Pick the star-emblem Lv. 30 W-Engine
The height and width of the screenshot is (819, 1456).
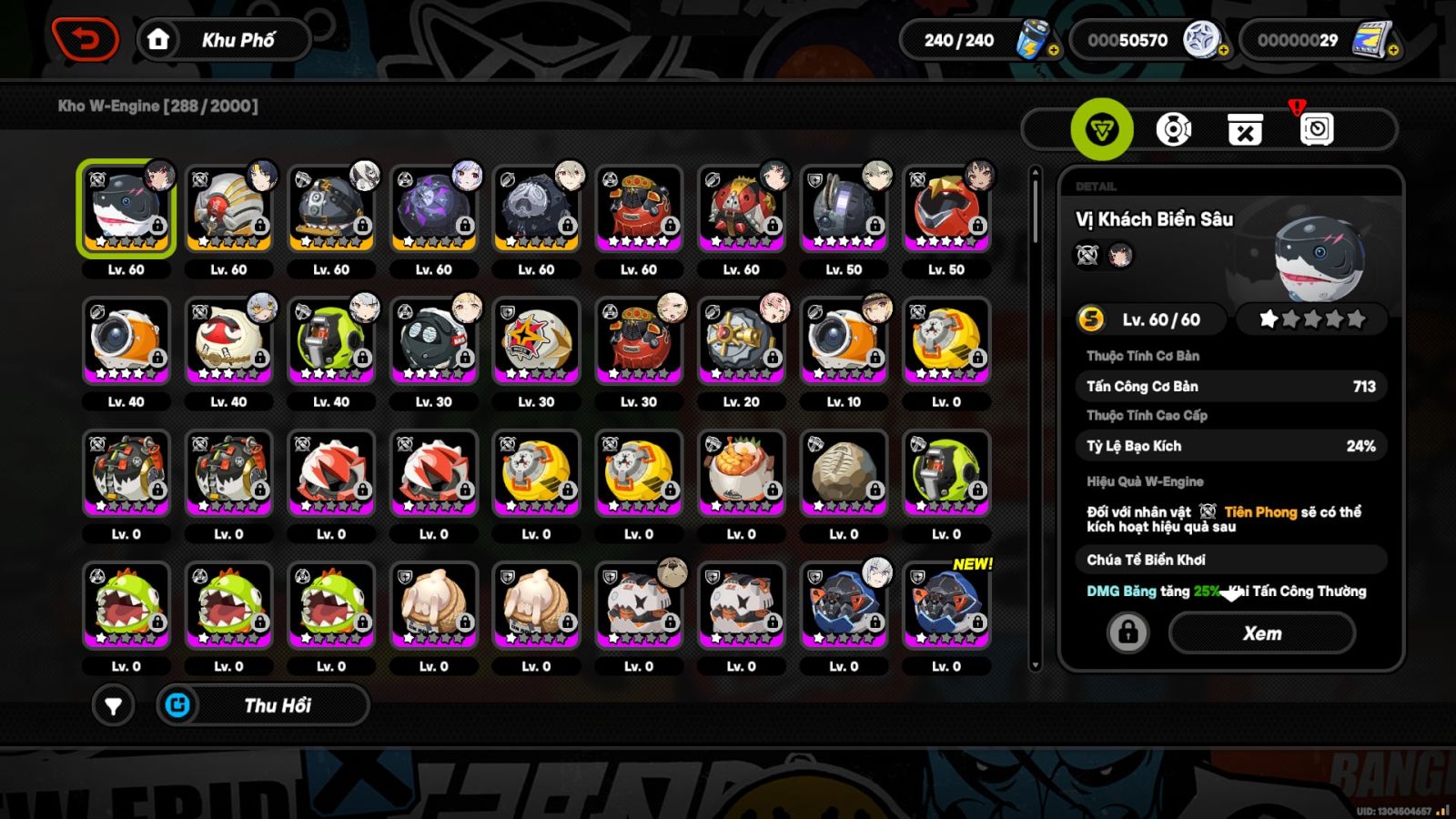[537, 341]
